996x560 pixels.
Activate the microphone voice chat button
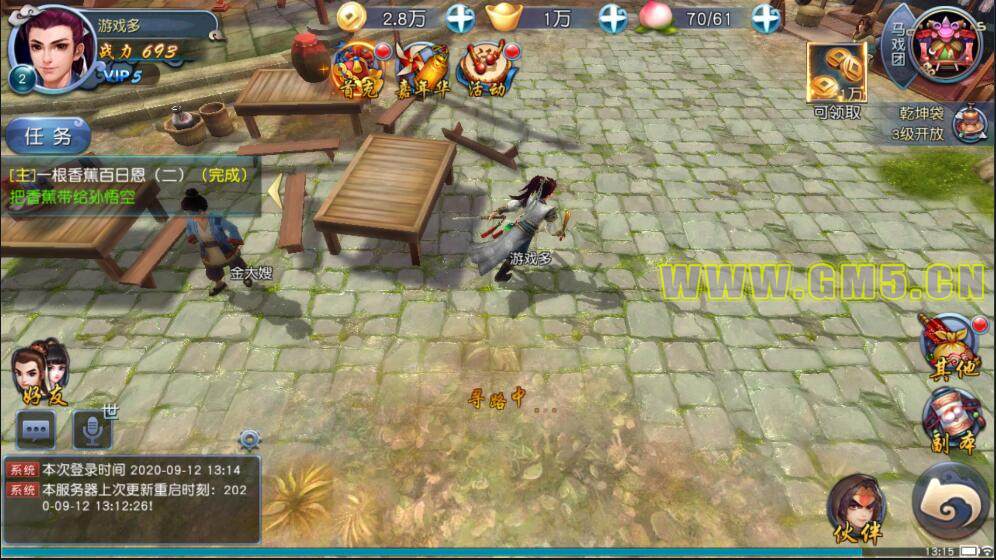(92, 430)
